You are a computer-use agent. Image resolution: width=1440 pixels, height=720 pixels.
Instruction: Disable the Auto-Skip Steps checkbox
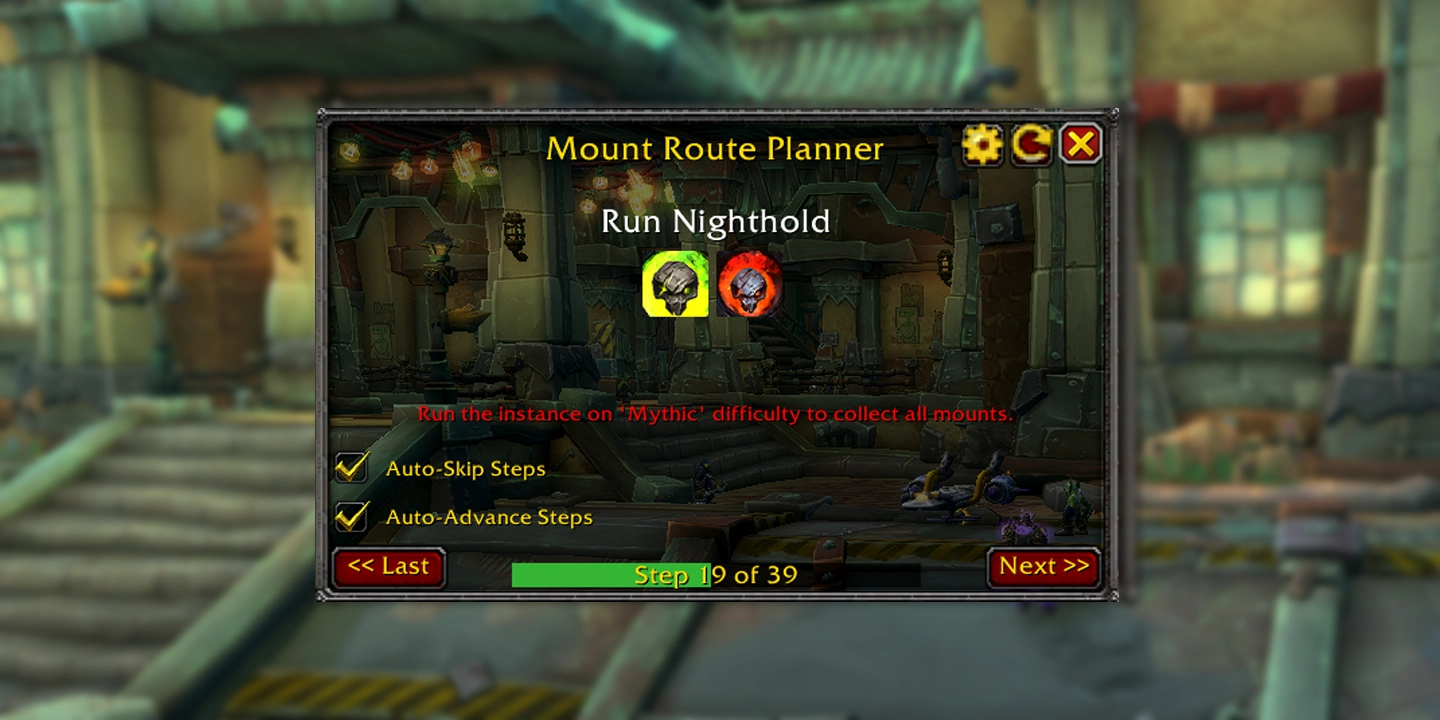point(351,466)
